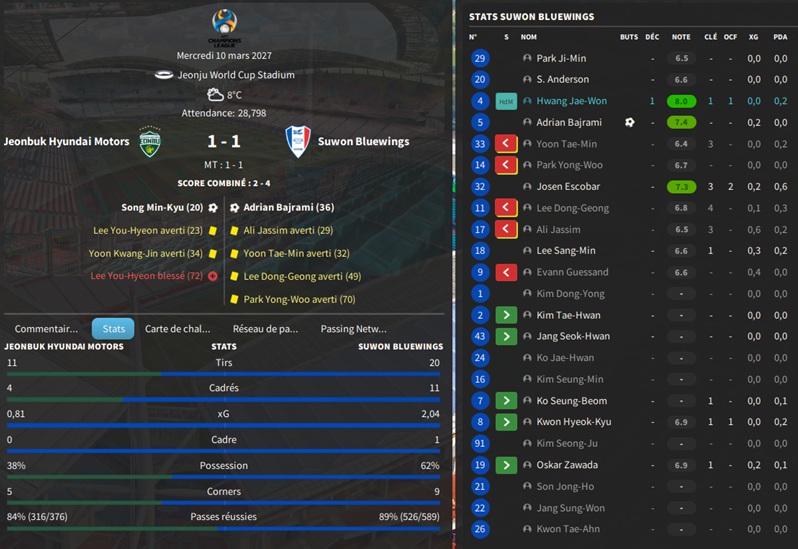Select Adrian Bajrami in the stats list
The width and height of the screenshot is (798, 549).
(569, 123)
